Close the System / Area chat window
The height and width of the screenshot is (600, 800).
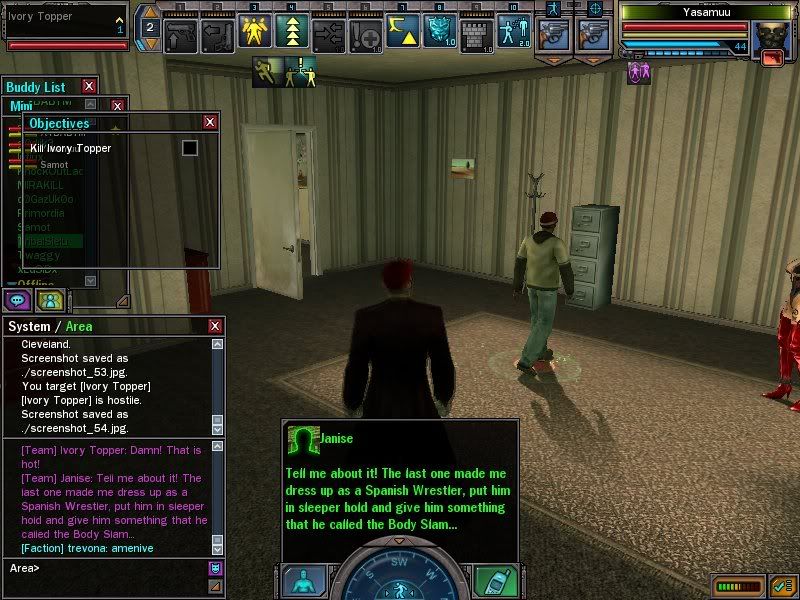pyautogui.click(x=215, y=326)
